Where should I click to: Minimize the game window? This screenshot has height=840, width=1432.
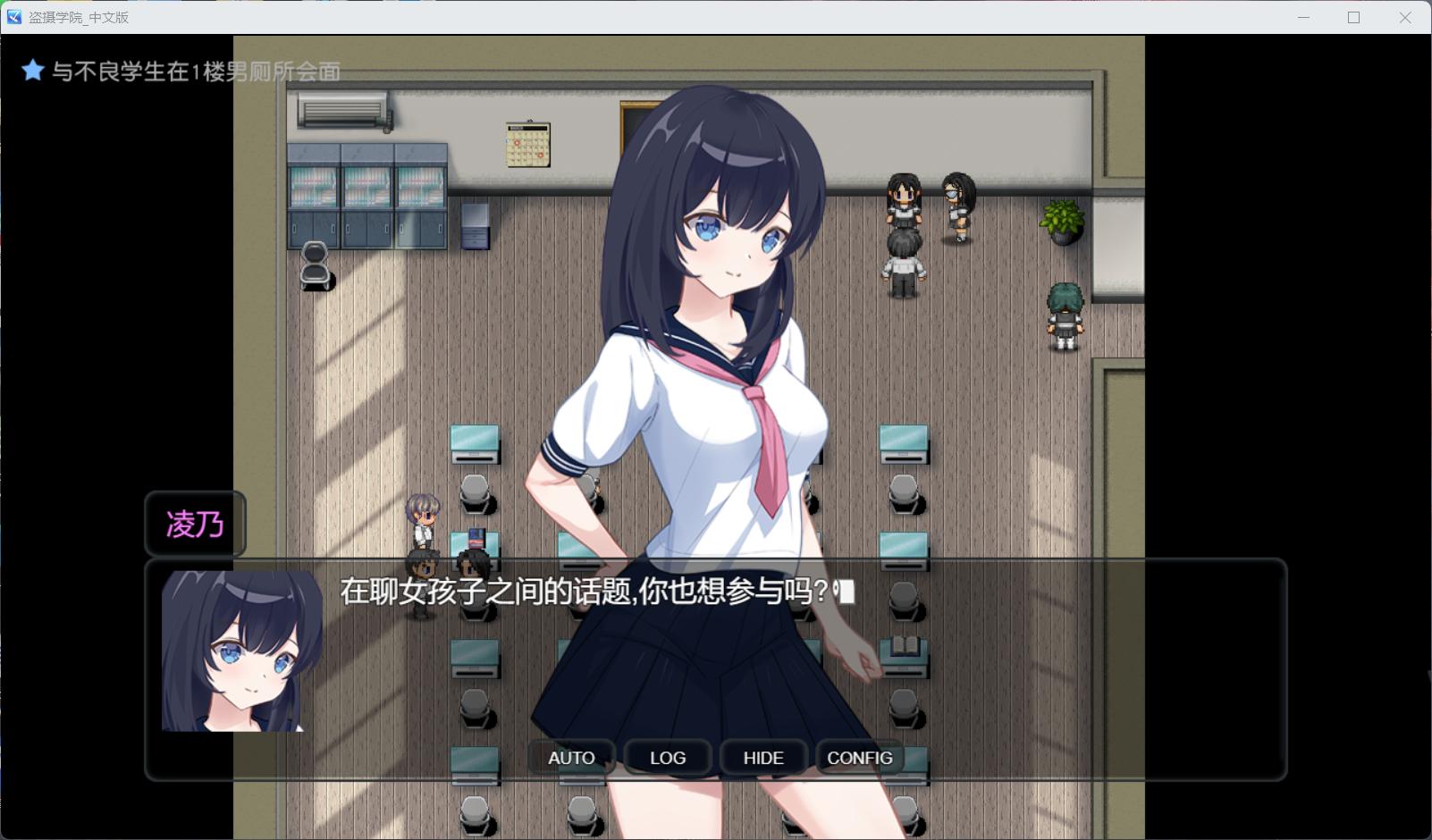click(x=1303, y=17)
